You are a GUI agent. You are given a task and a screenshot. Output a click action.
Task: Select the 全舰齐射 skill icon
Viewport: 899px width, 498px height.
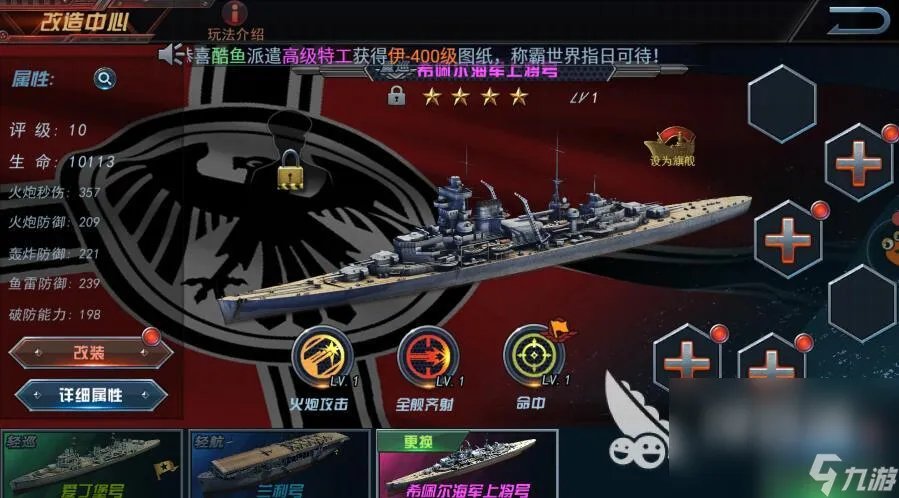(x=427, y=354)
